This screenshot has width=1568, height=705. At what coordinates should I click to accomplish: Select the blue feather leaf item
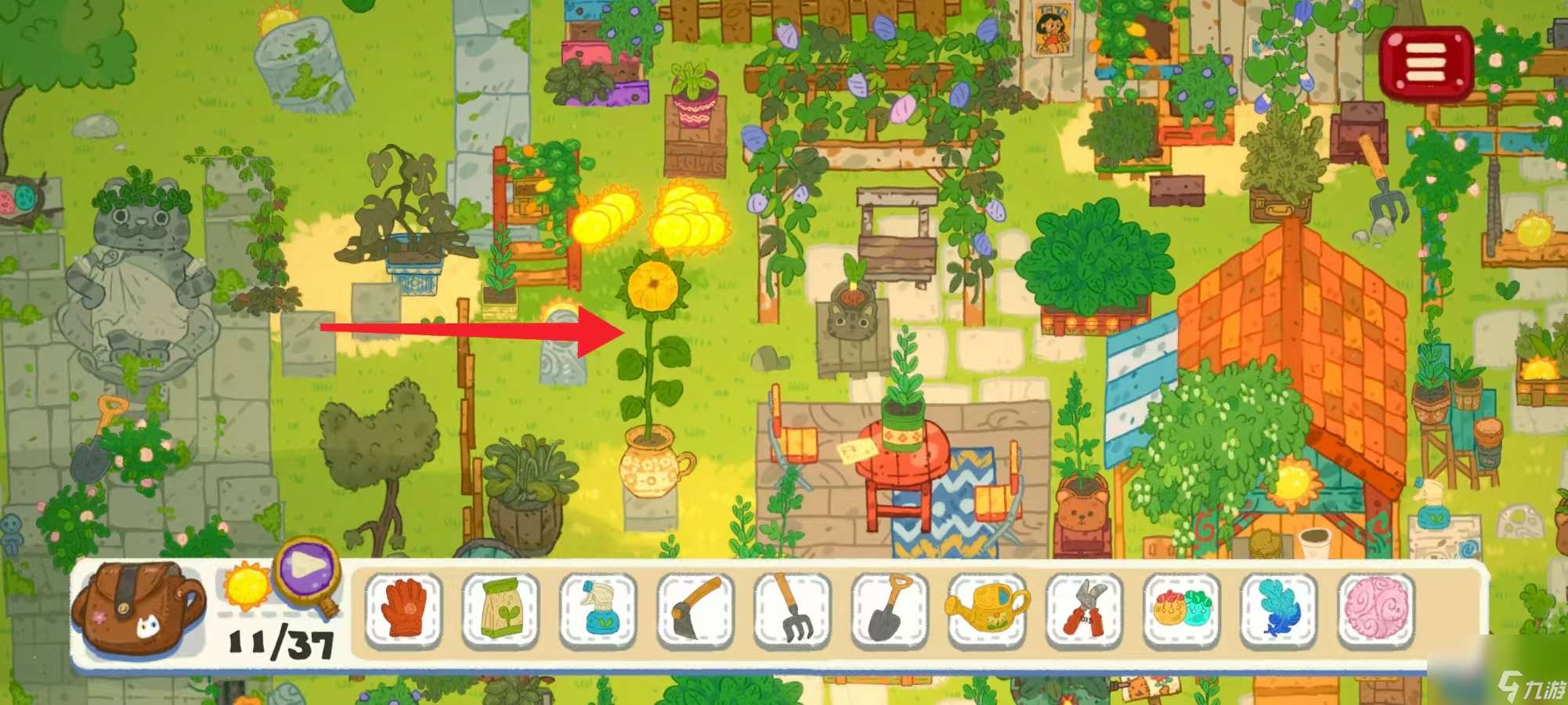1278,611
